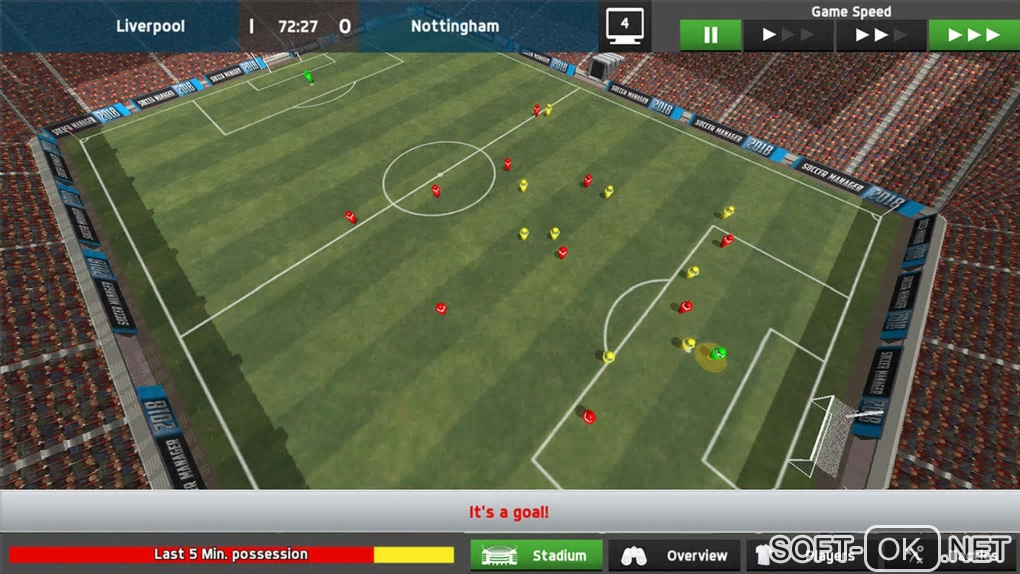
Task: Open the Overview tab
Action: coord(674,555)
